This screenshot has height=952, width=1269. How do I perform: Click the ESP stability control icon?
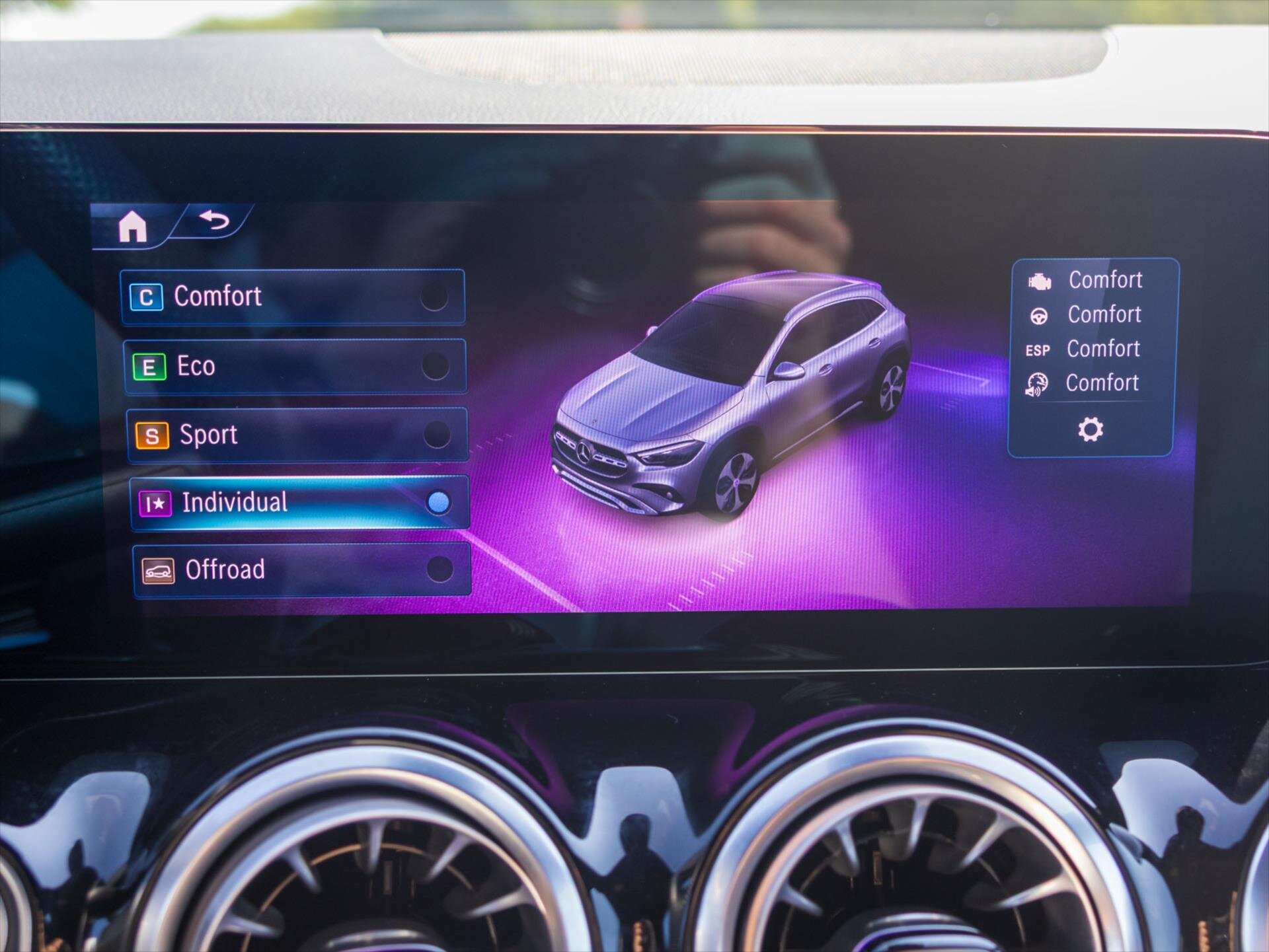pos(1040,349)
